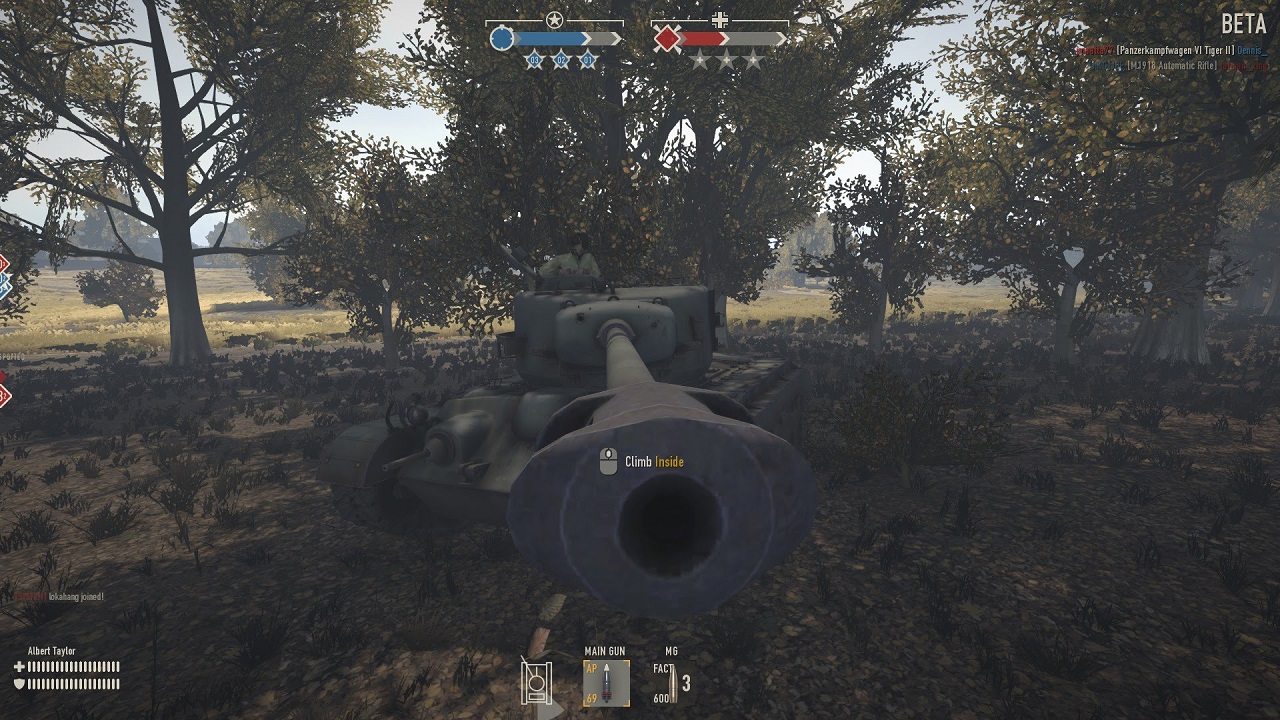Viewport: 1280px width, 720px height.
Task: Click the blue stopwatch circle icon
Action: click(502, 39)
